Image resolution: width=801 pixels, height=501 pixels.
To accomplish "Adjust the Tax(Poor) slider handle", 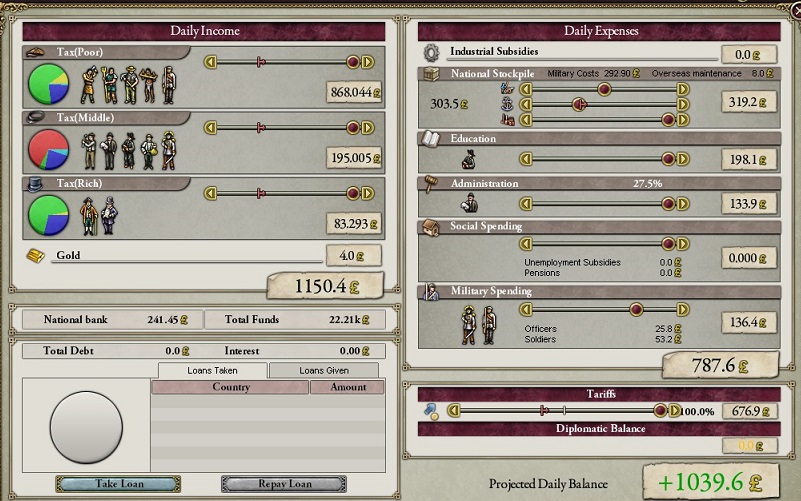I will coord(353,62).
